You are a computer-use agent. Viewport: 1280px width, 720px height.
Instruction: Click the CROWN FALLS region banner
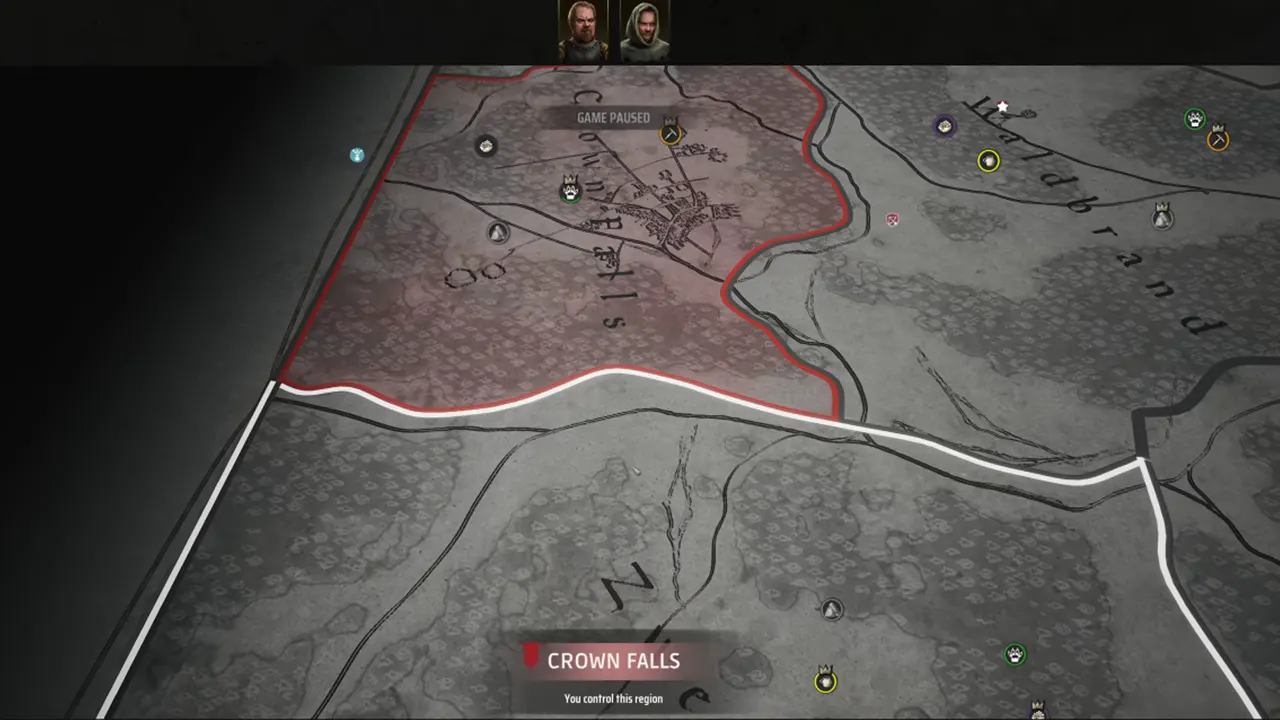[x=613, y=660]
